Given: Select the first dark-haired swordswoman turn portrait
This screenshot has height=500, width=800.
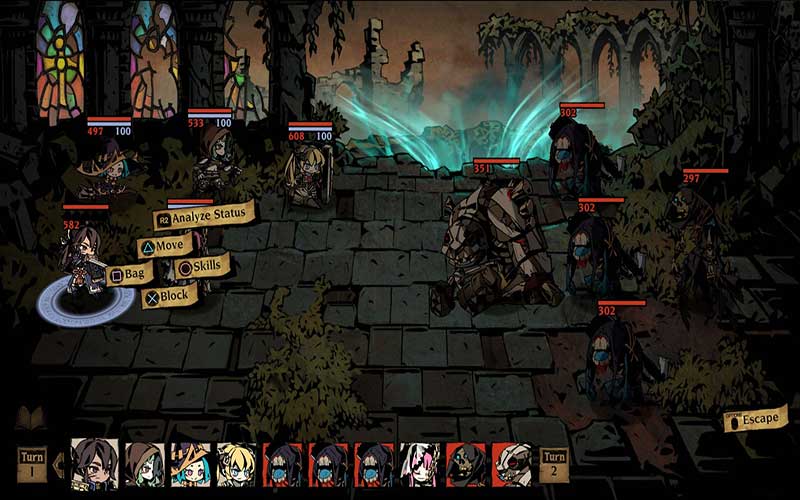Looking at the screenshot, I should tap(95, 465).
